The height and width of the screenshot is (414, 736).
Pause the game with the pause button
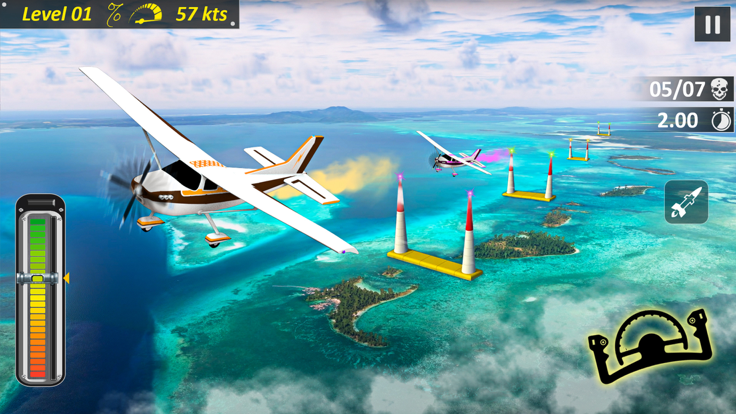click(712, 25)
